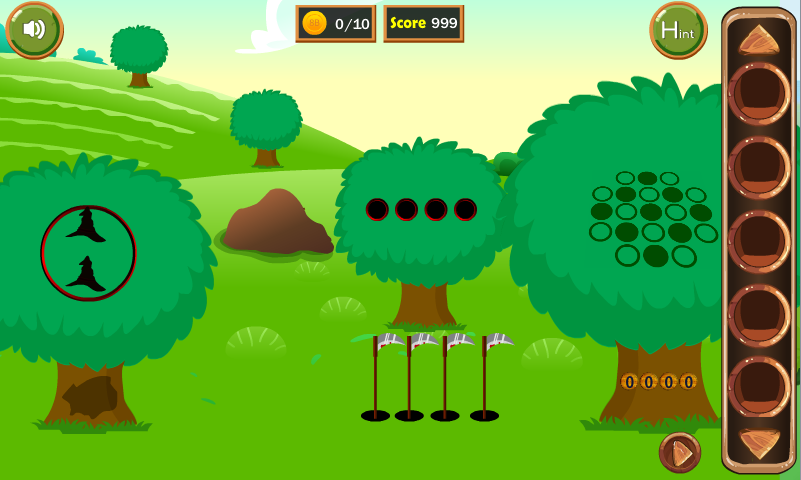Open the Hint button
Image resolution: width=801 pixels, height=480 pixels.
coord(678,30)
